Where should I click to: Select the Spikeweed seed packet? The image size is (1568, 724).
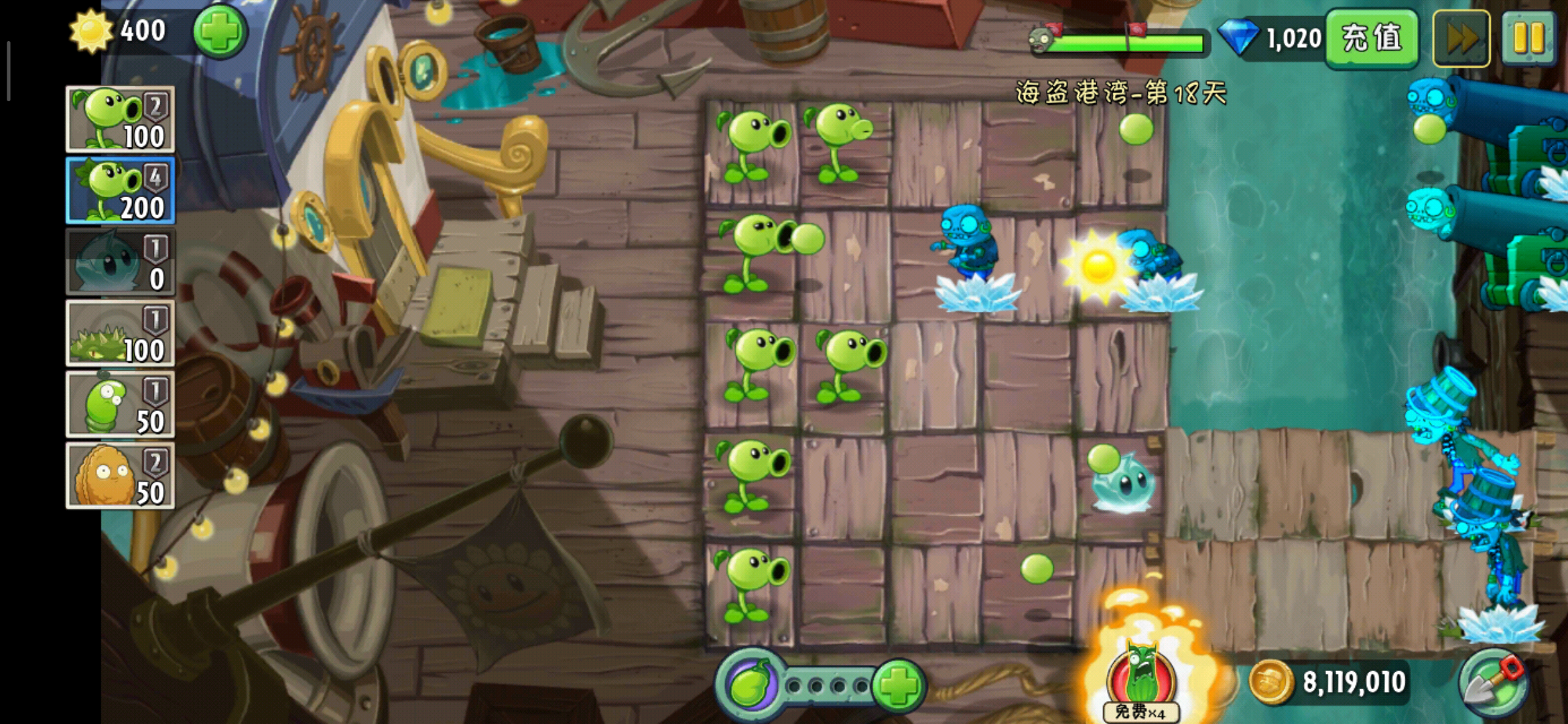pos(121,333)
